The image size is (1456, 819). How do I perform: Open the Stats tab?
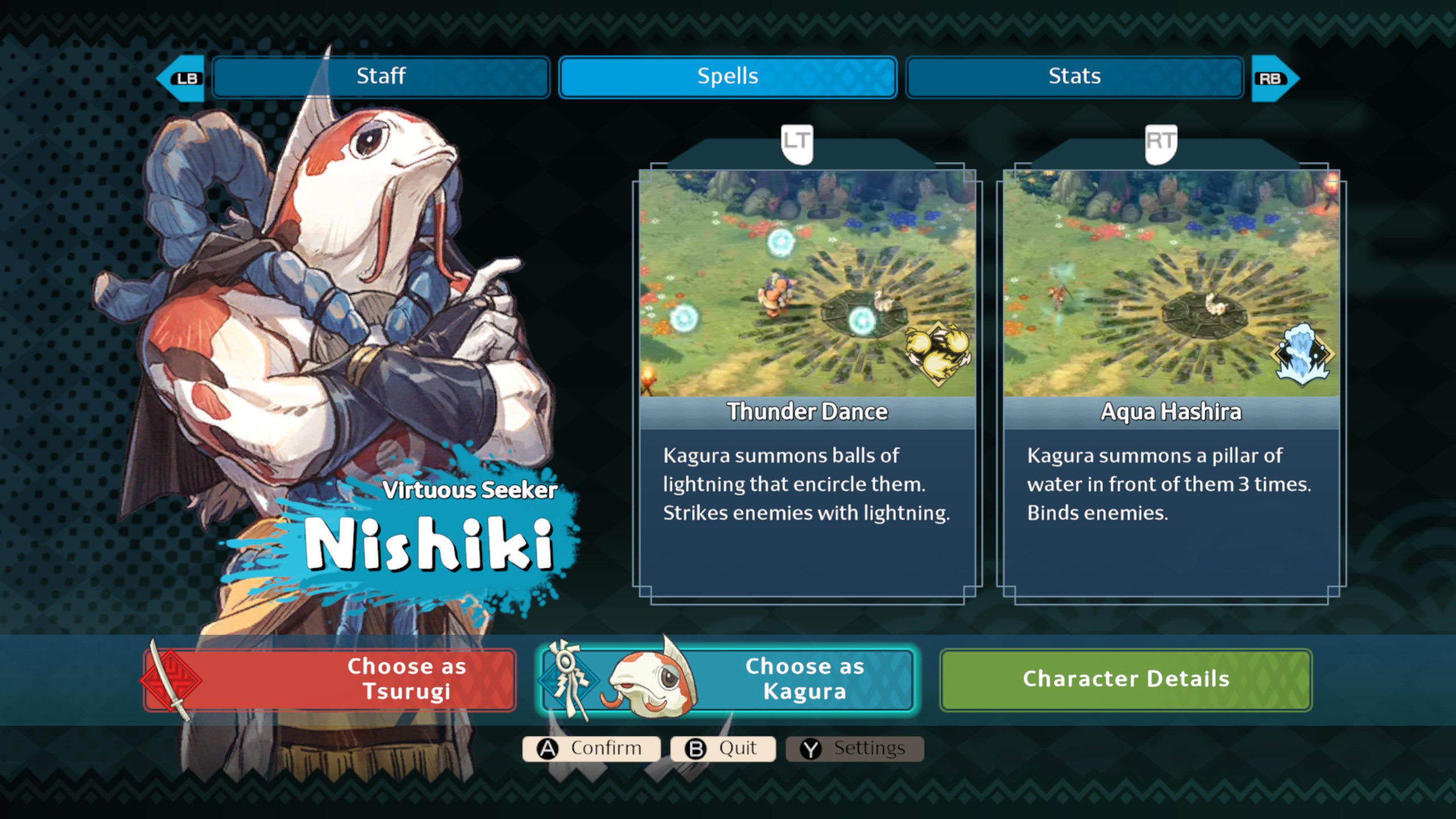(x=1074, y=77)
